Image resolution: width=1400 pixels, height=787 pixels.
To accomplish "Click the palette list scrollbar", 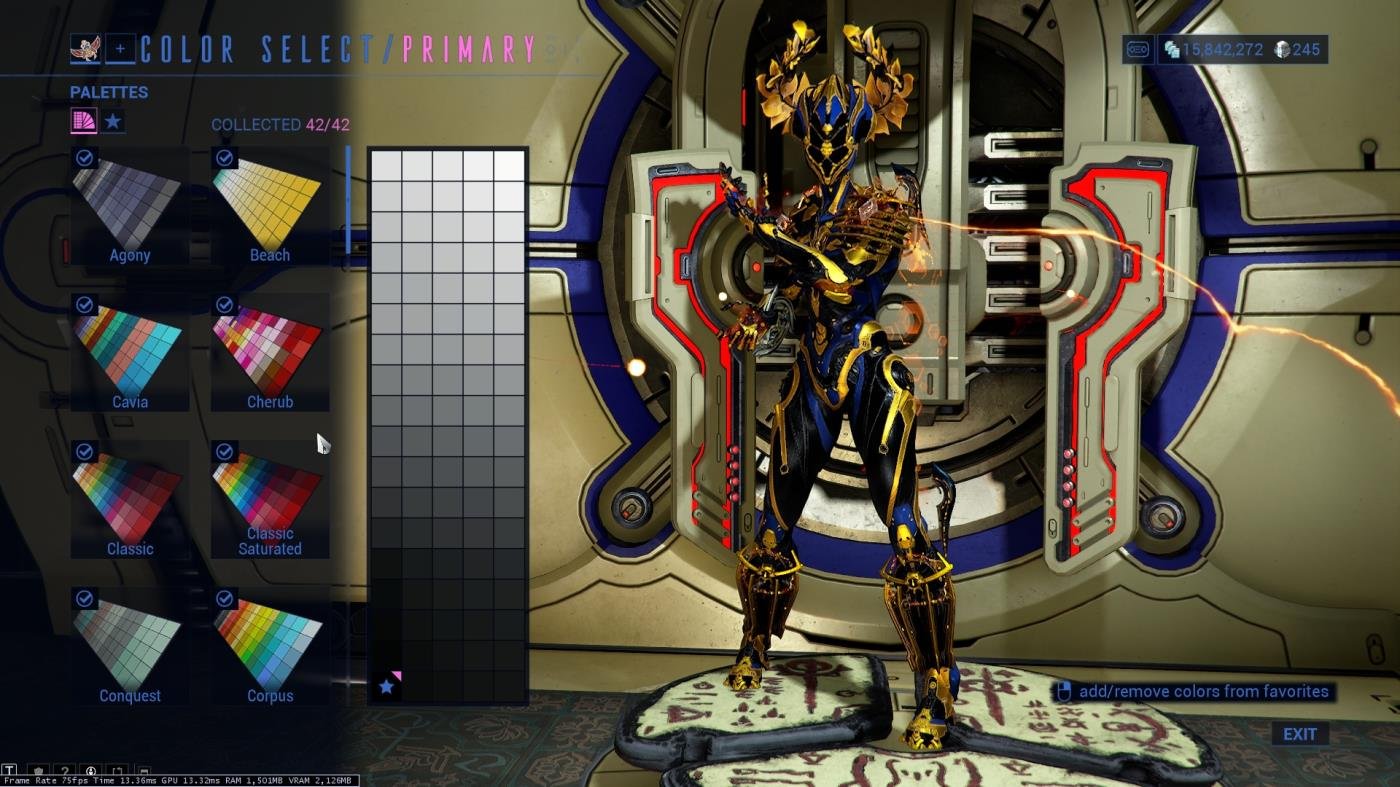I will tap(348, 200).
